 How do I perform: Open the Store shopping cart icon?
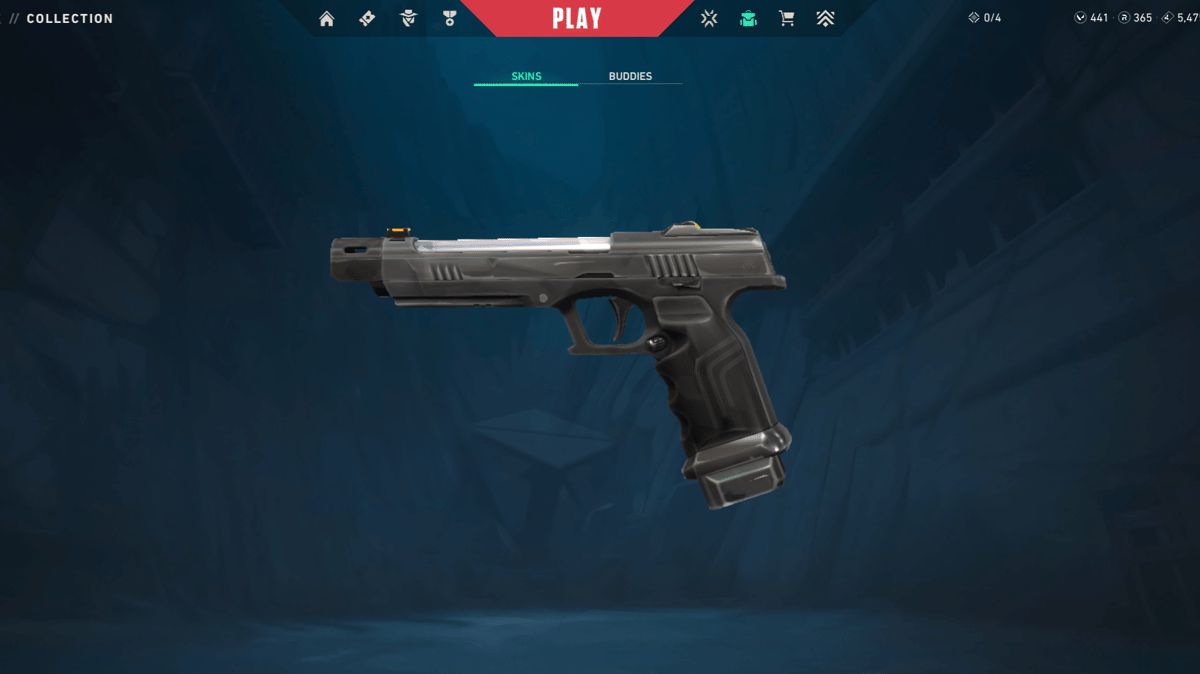tap(787, 18)
